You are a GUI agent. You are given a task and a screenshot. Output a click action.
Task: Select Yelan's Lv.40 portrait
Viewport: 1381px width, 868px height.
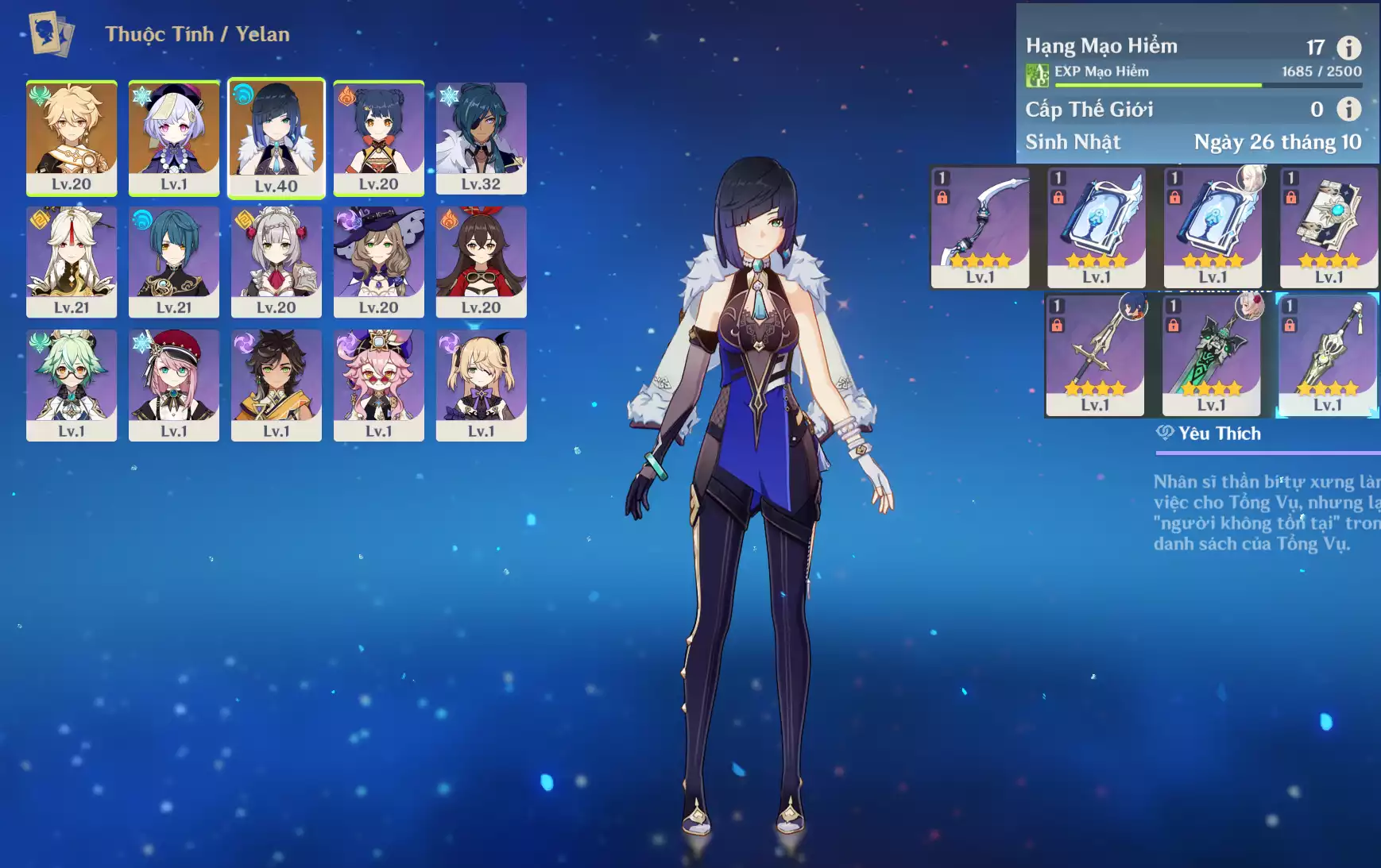point(277,137)
